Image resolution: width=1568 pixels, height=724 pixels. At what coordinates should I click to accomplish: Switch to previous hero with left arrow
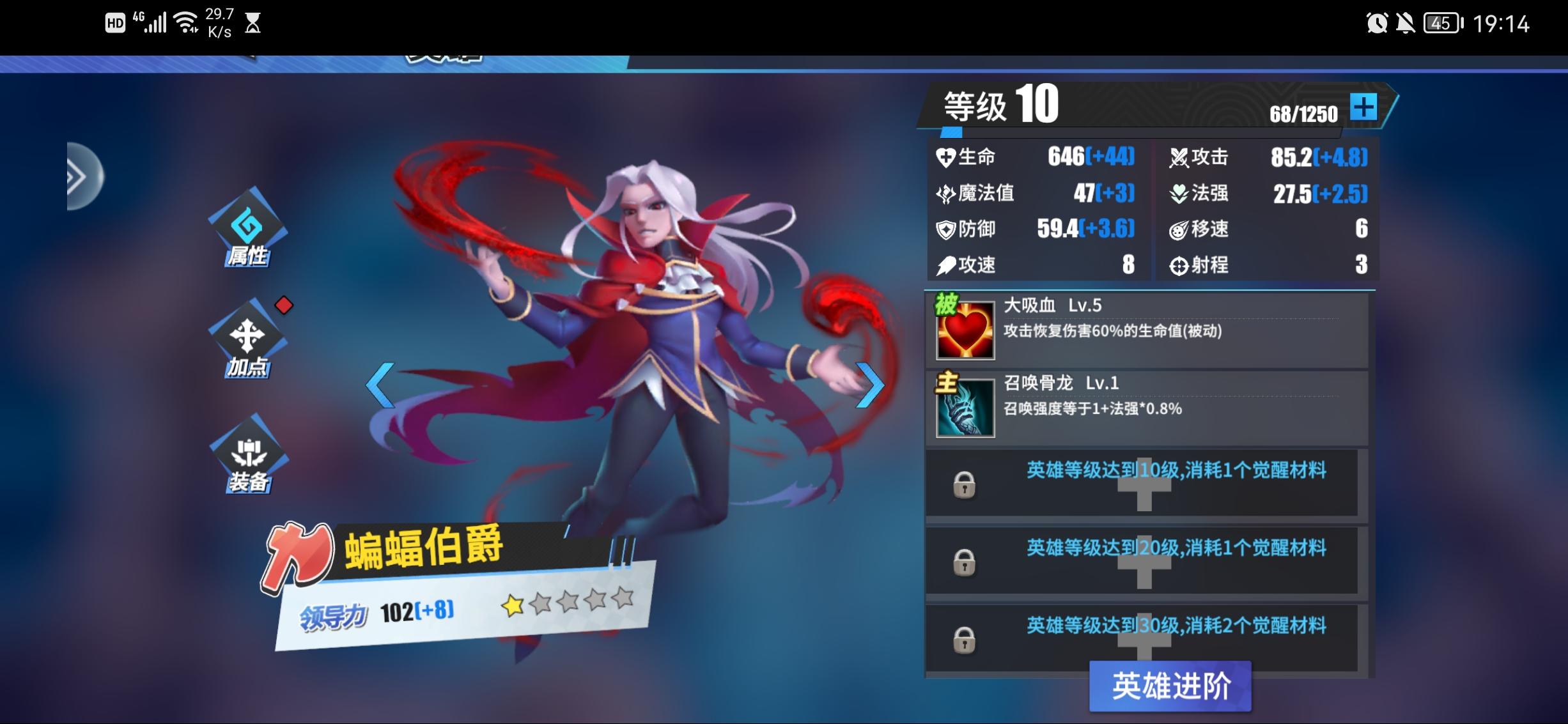pyautogui.click(x=380, y=385)
